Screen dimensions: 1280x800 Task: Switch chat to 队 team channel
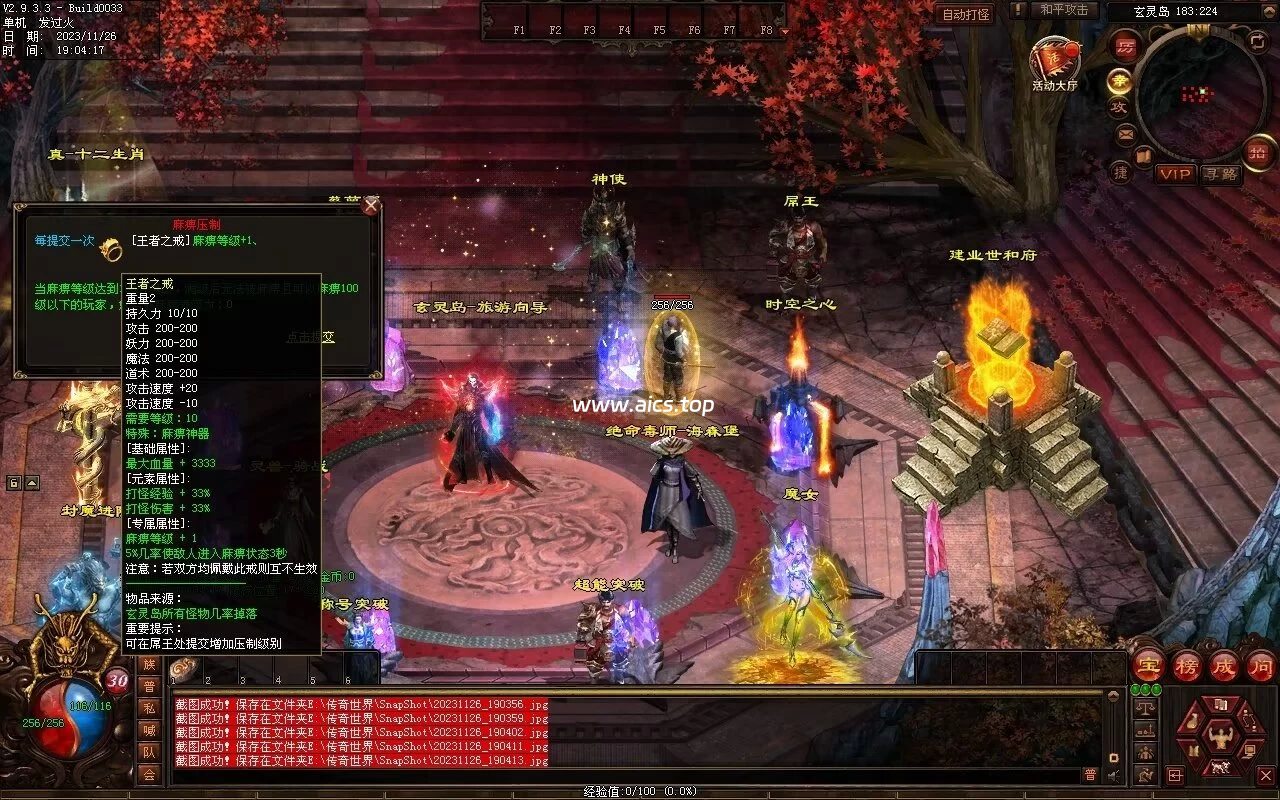click(x=149, y=752)
